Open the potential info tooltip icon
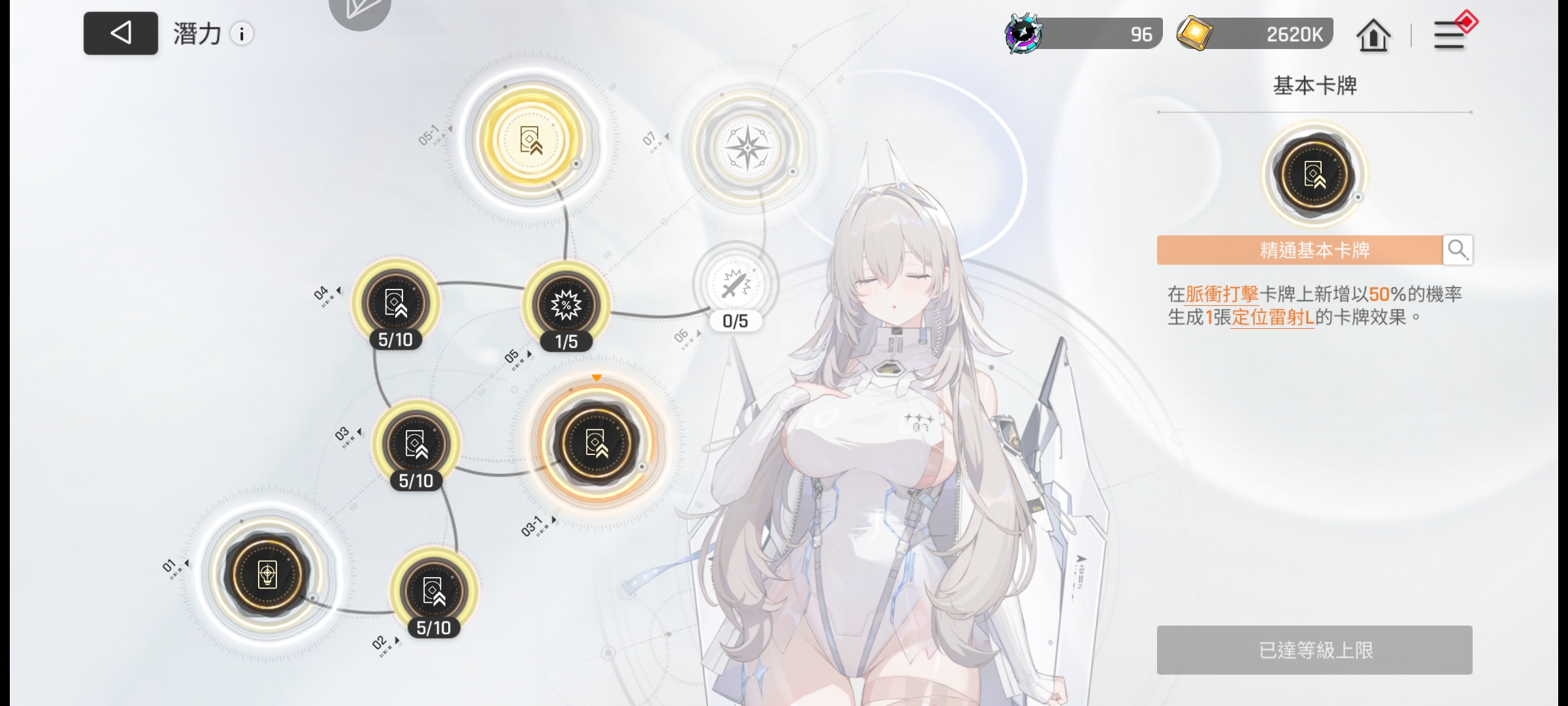Screen dimensions: 1568x706 click(242, 34)
